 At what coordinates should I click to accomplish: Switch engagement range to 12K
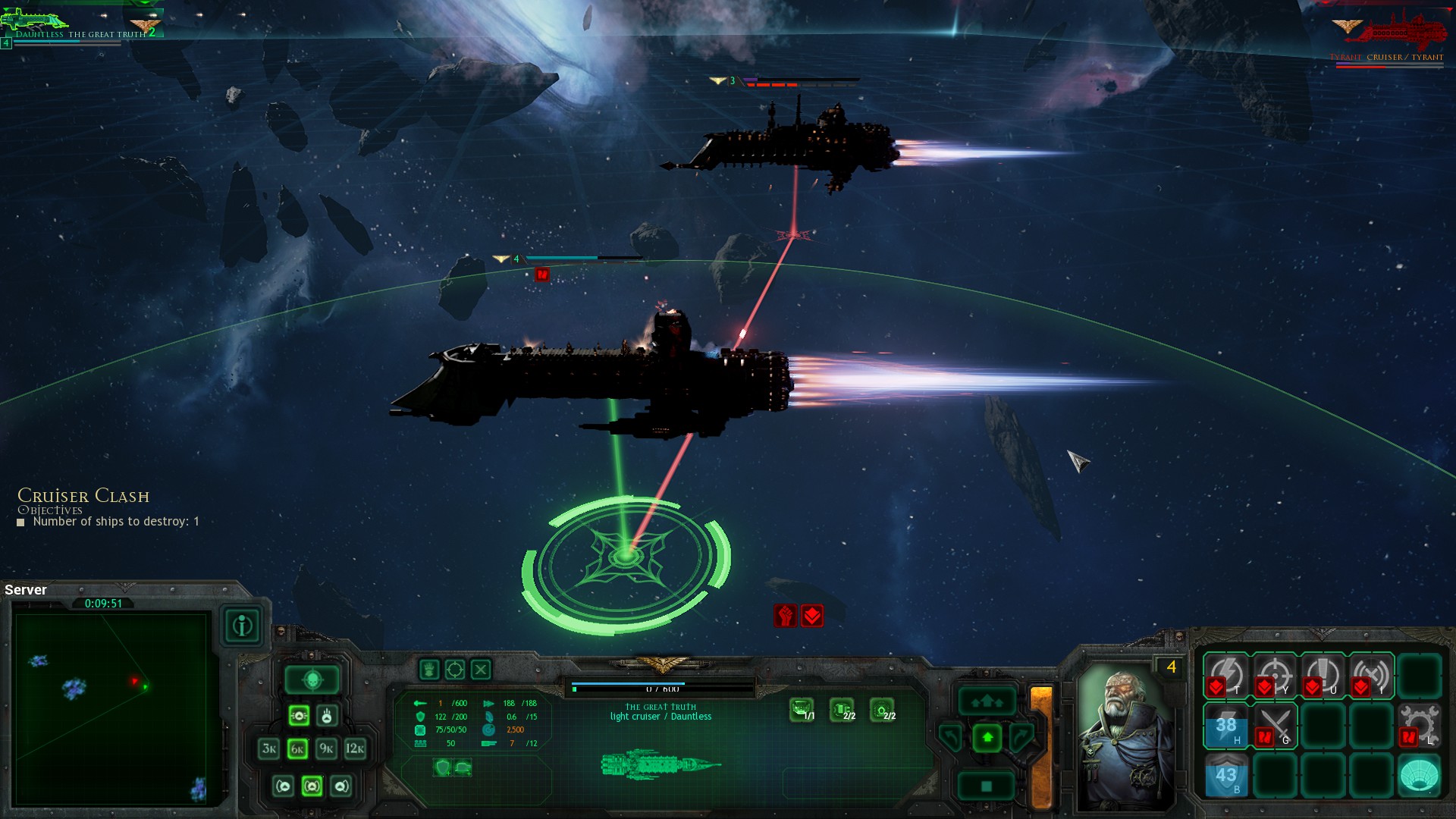point(355,749)
